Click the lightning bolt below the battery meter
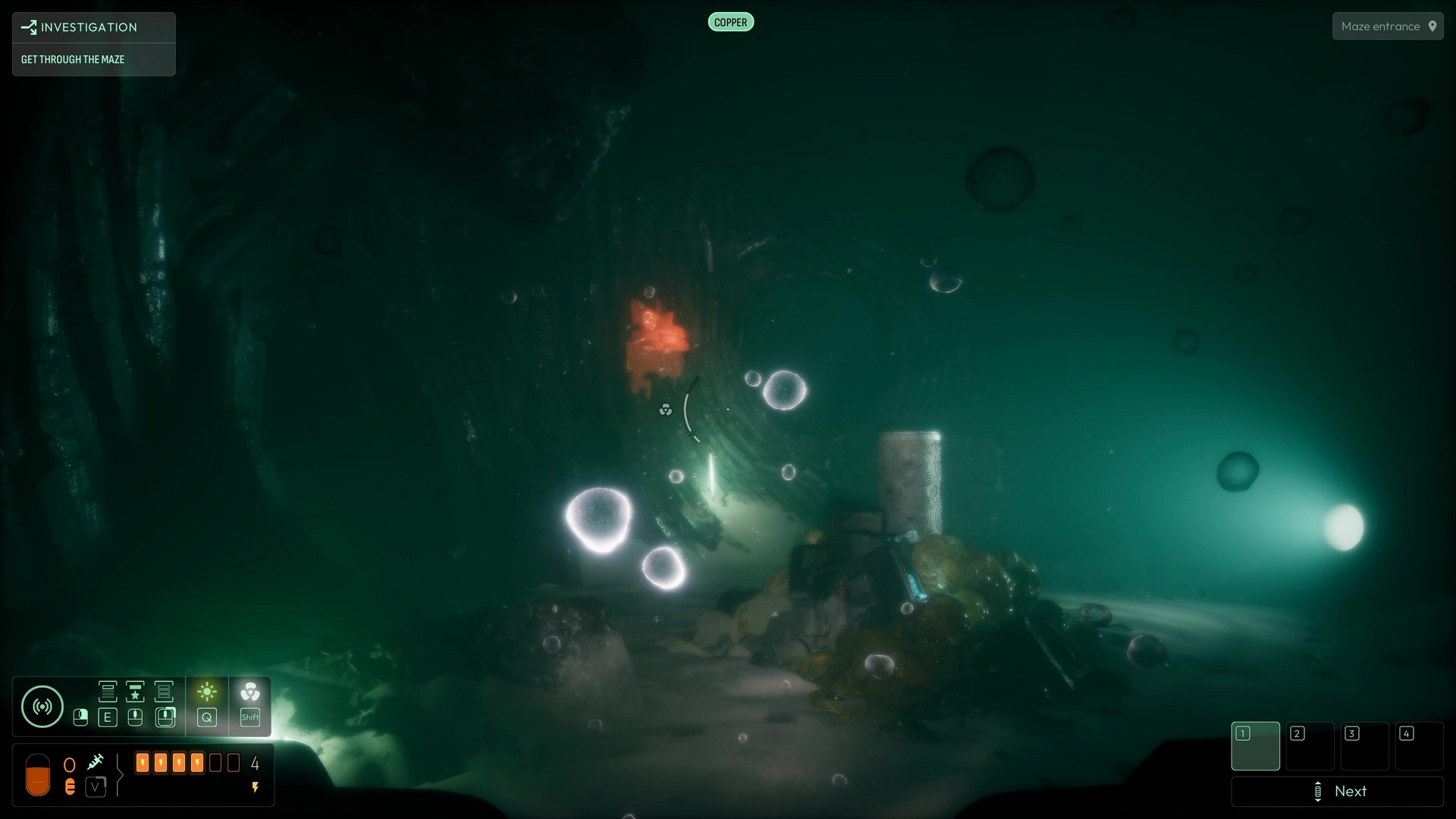Screen dimensions: 1456x819 pyautogui.click(x=256, y=788)
